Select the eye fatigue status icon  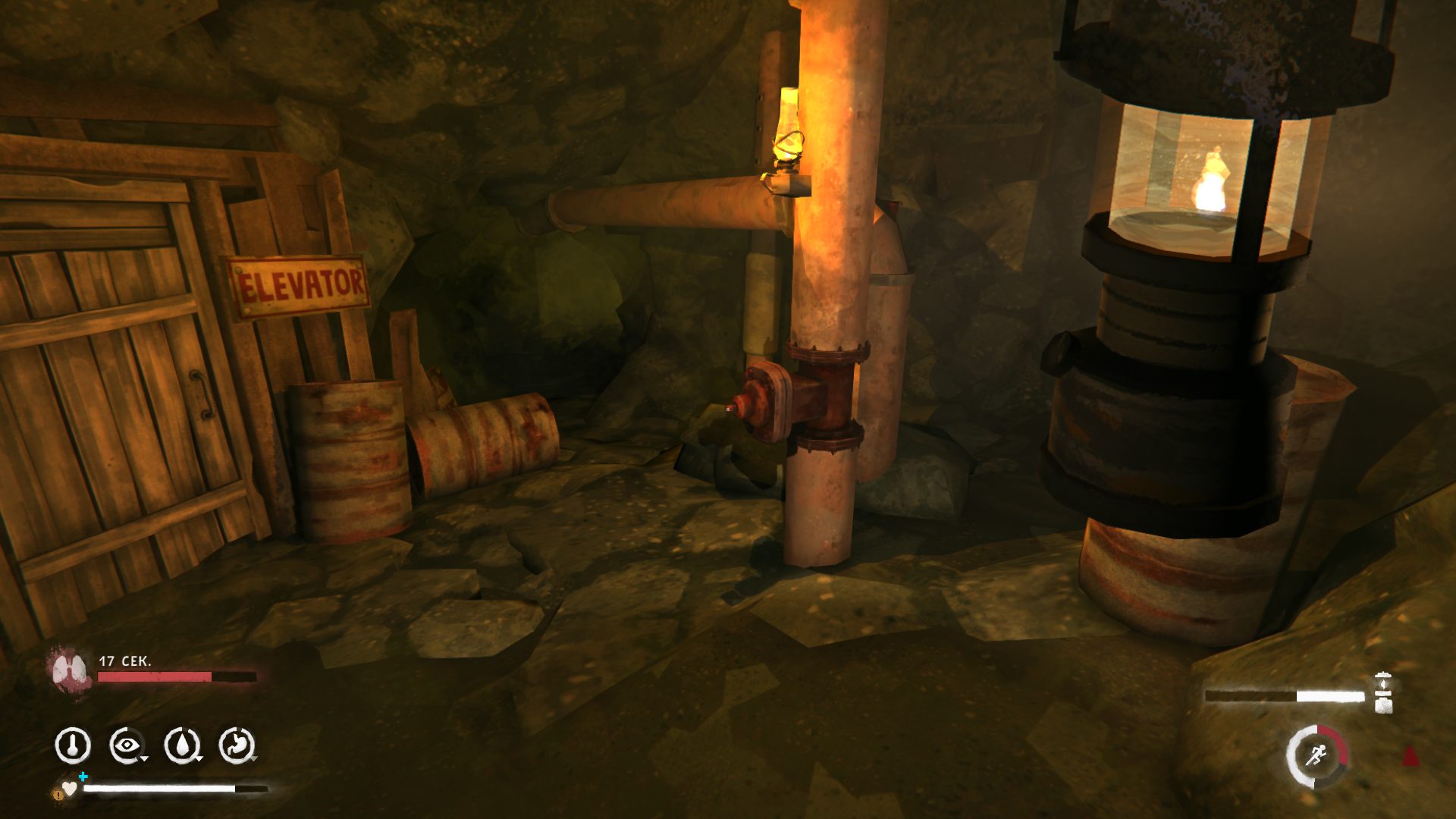point(127,745)
